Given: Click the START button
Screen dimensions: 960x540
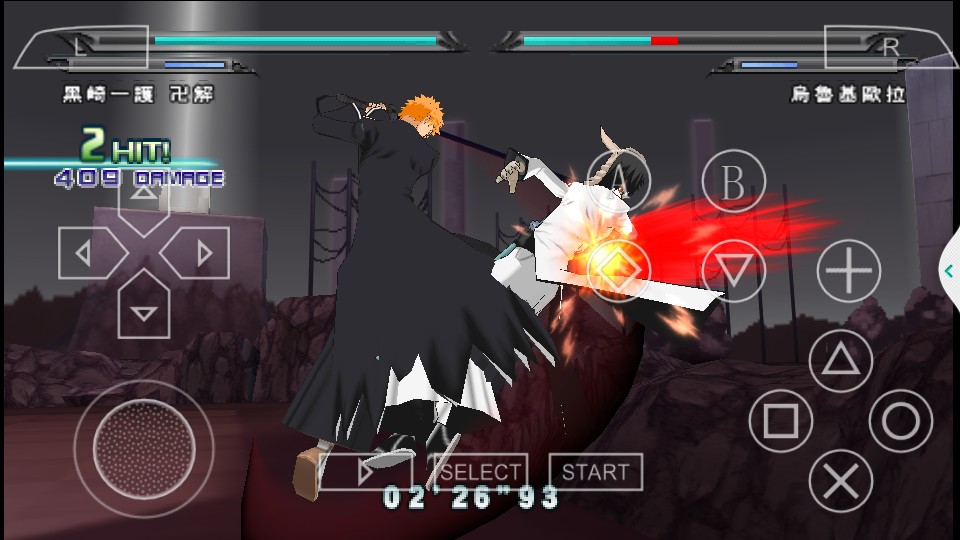Looking at the screenshot, I should [x=595, y=472].
